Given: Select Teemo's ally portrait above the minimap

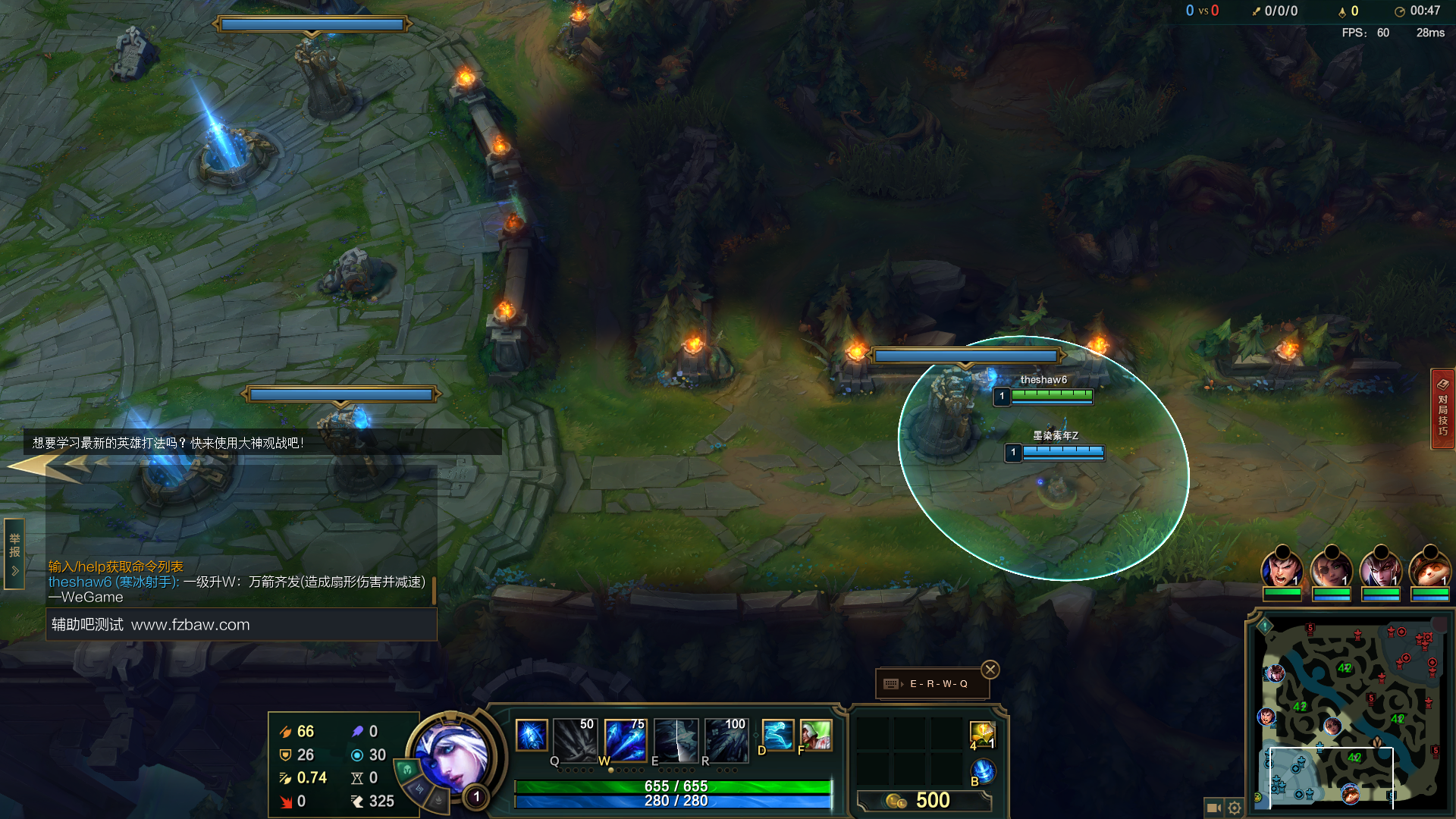Looking at the screenshot, I should [x=1429, y=569].
